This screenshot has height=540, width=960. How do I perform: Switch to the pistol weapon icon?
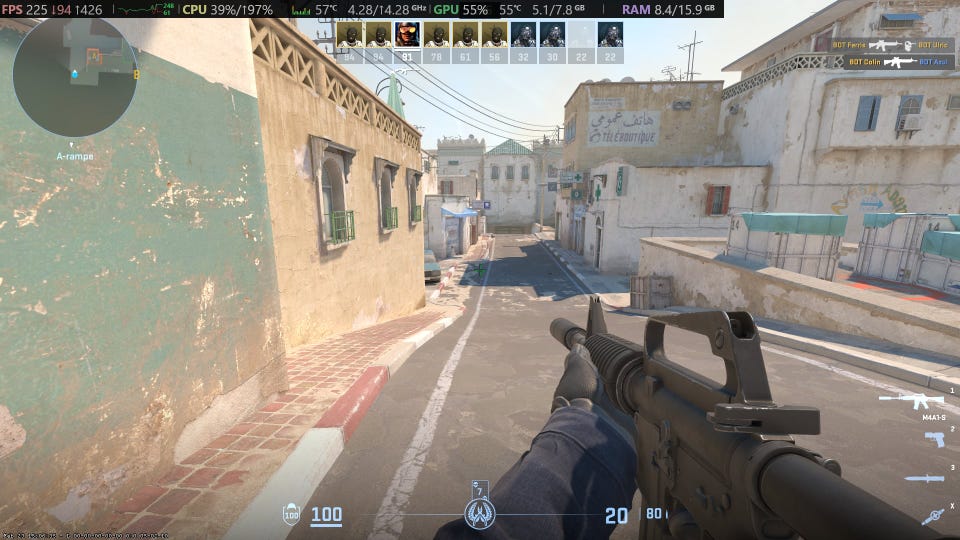pyautogui.click(x=933, y=439)
